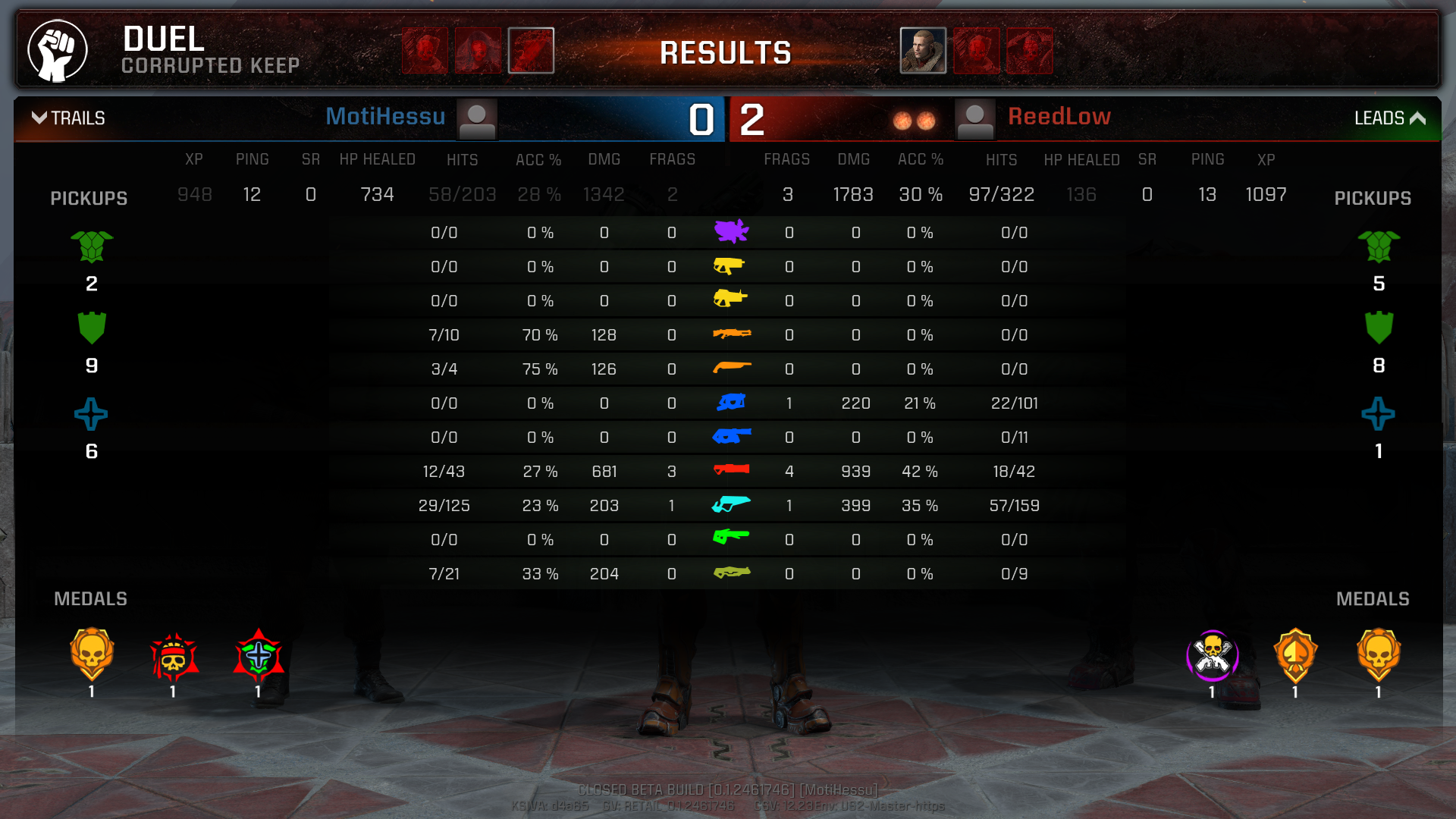
Task: Click the raised fist Duel mode icon
Action: (58, 51)
